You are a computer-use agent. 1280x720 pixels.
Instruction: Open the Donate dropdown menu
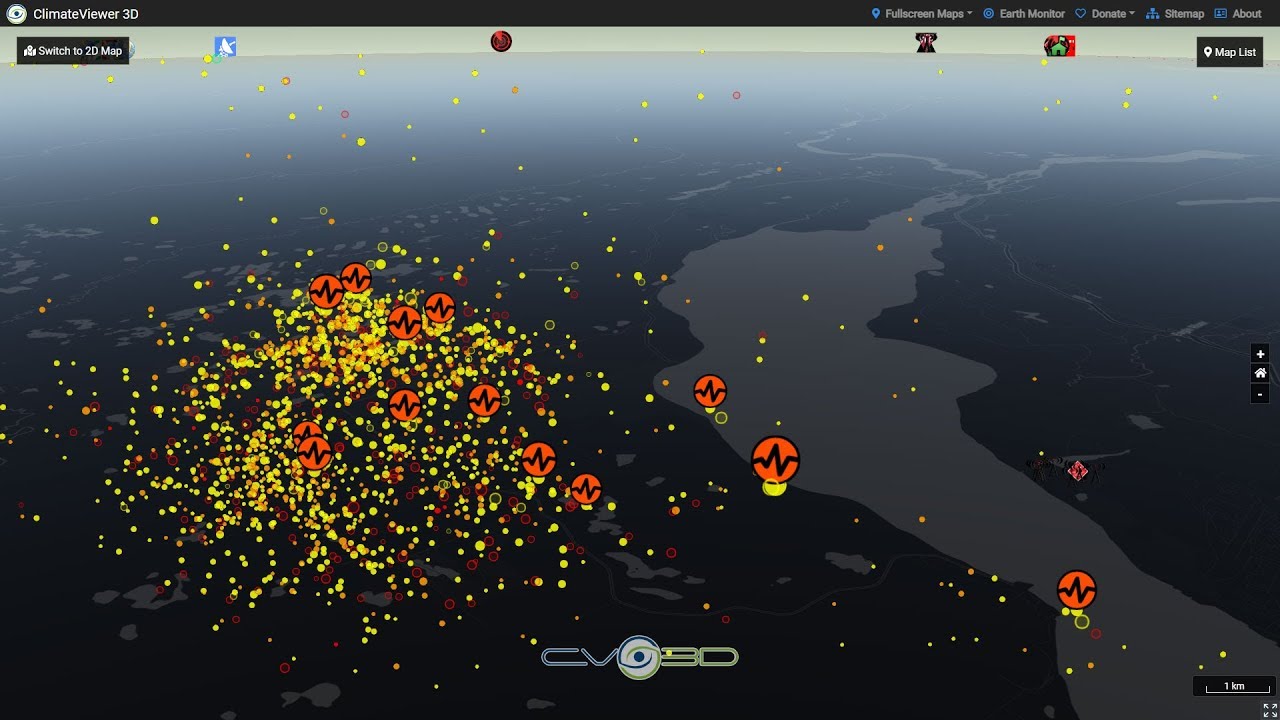coord(1105,14)
